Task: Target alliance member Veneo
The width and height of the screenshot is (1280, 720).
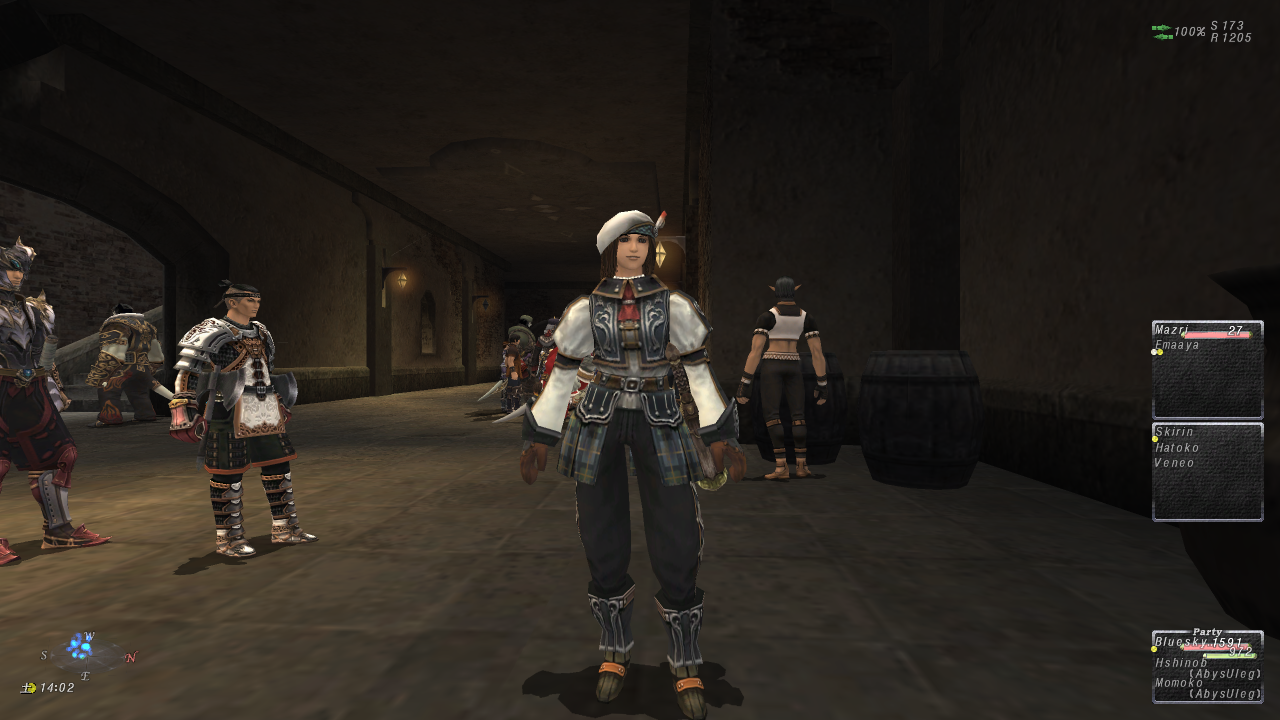Action: tap(1175, 463)
